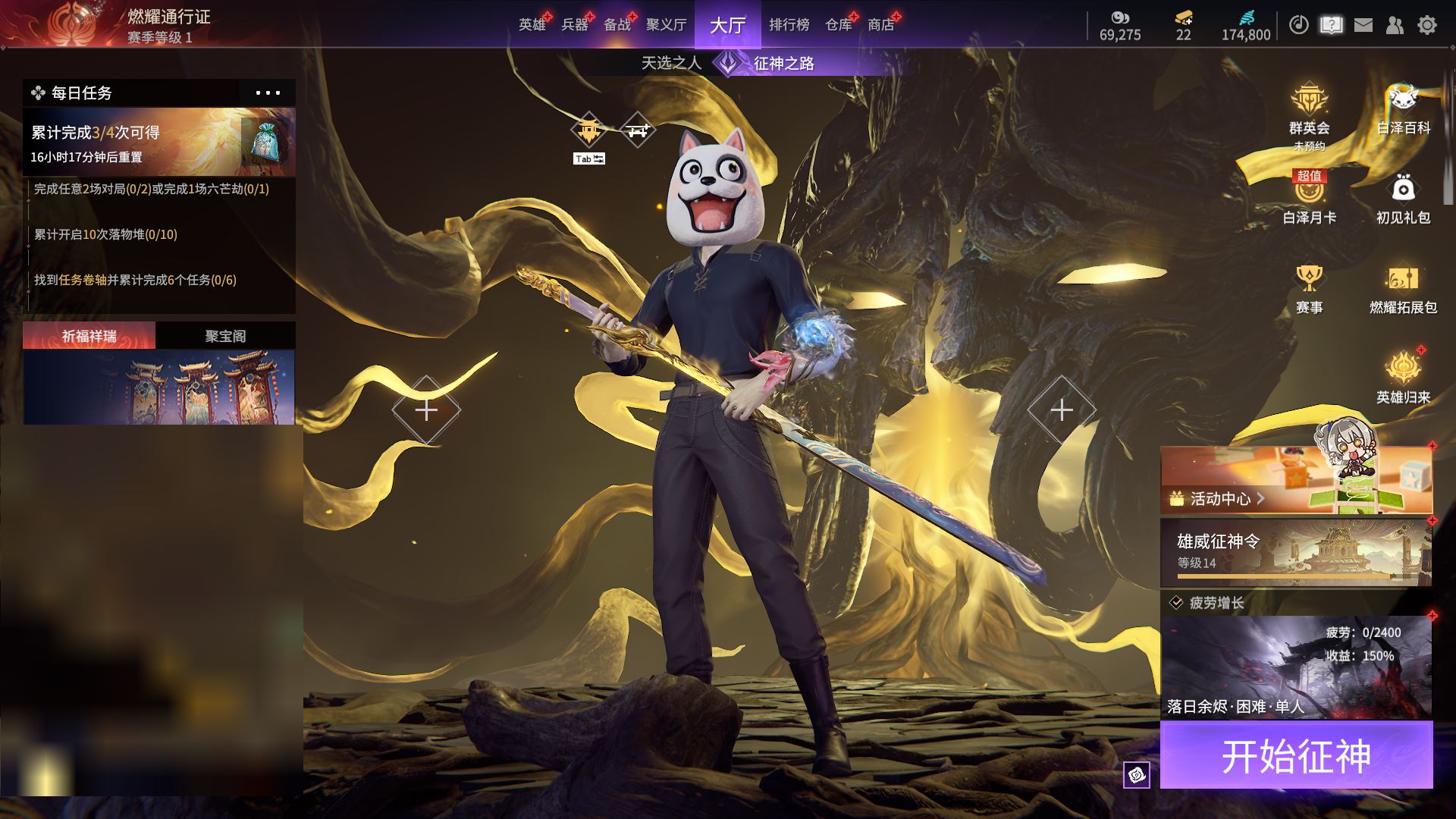Image resolution: width=1456 pixels, height=819 pixels.
Task: Go to the 排行榜 leaderboard
Action: point(789,25)
